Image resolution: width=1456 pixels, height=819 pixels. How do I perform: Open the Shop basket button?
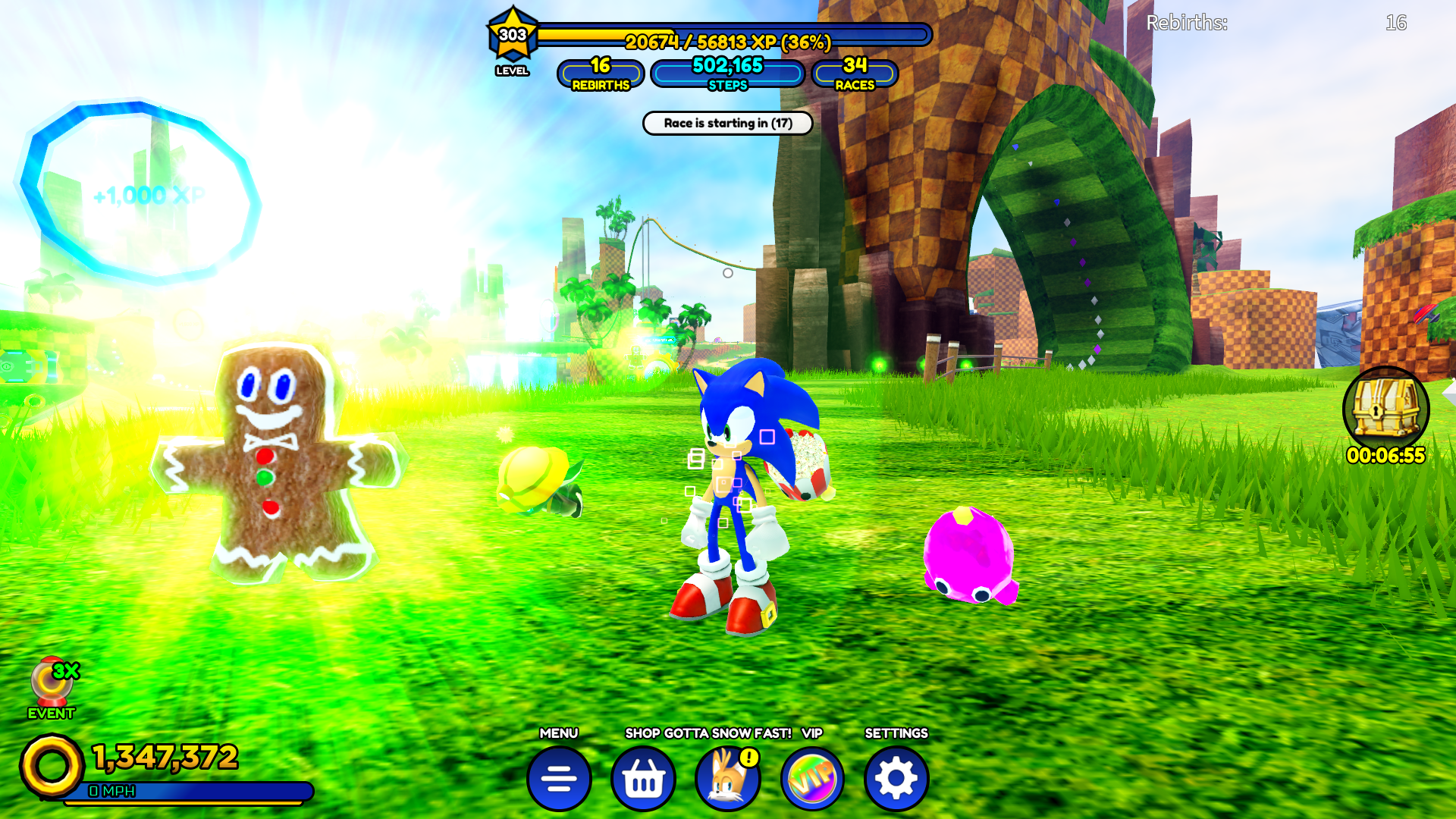point(643,778)
